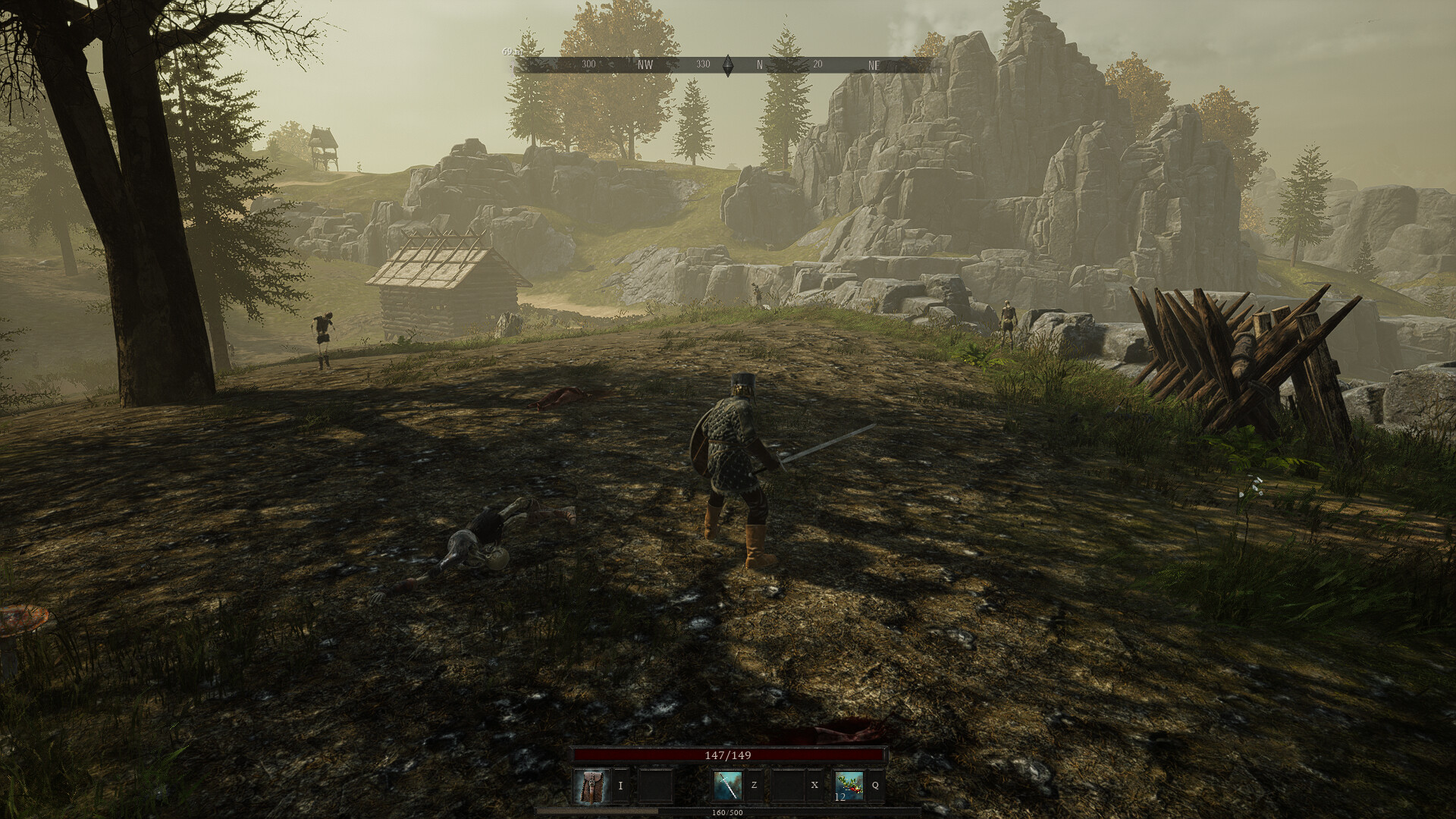1456x819 pixels.
Task: Open the leather backpack inventory icon
Action: coord(591,786)
